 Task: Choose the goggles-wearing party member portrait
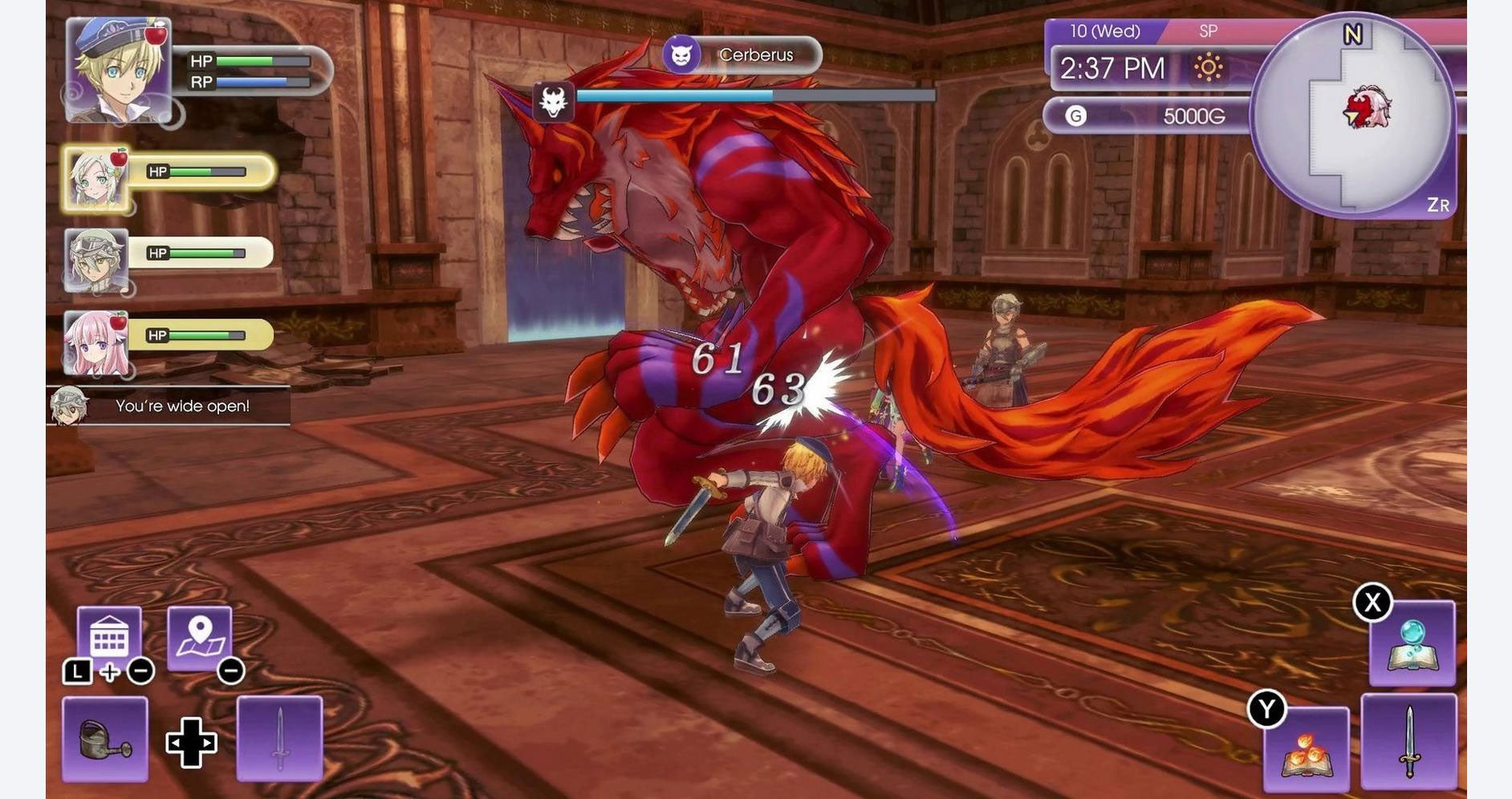[96, 260]
